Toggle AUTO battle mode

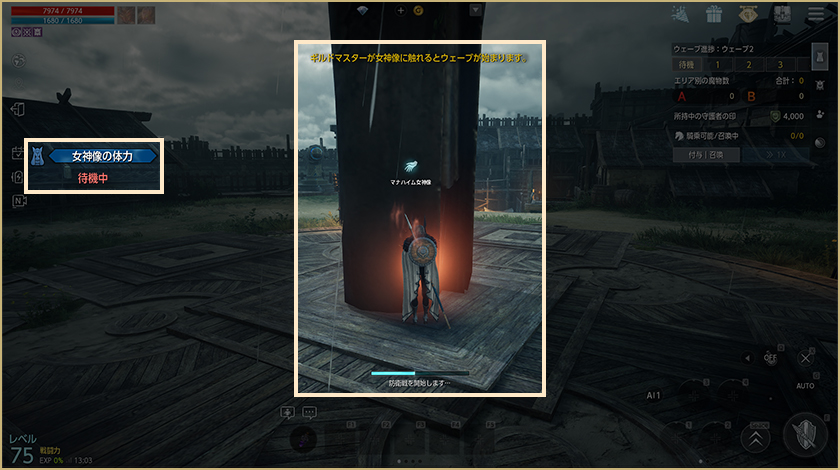805,384
